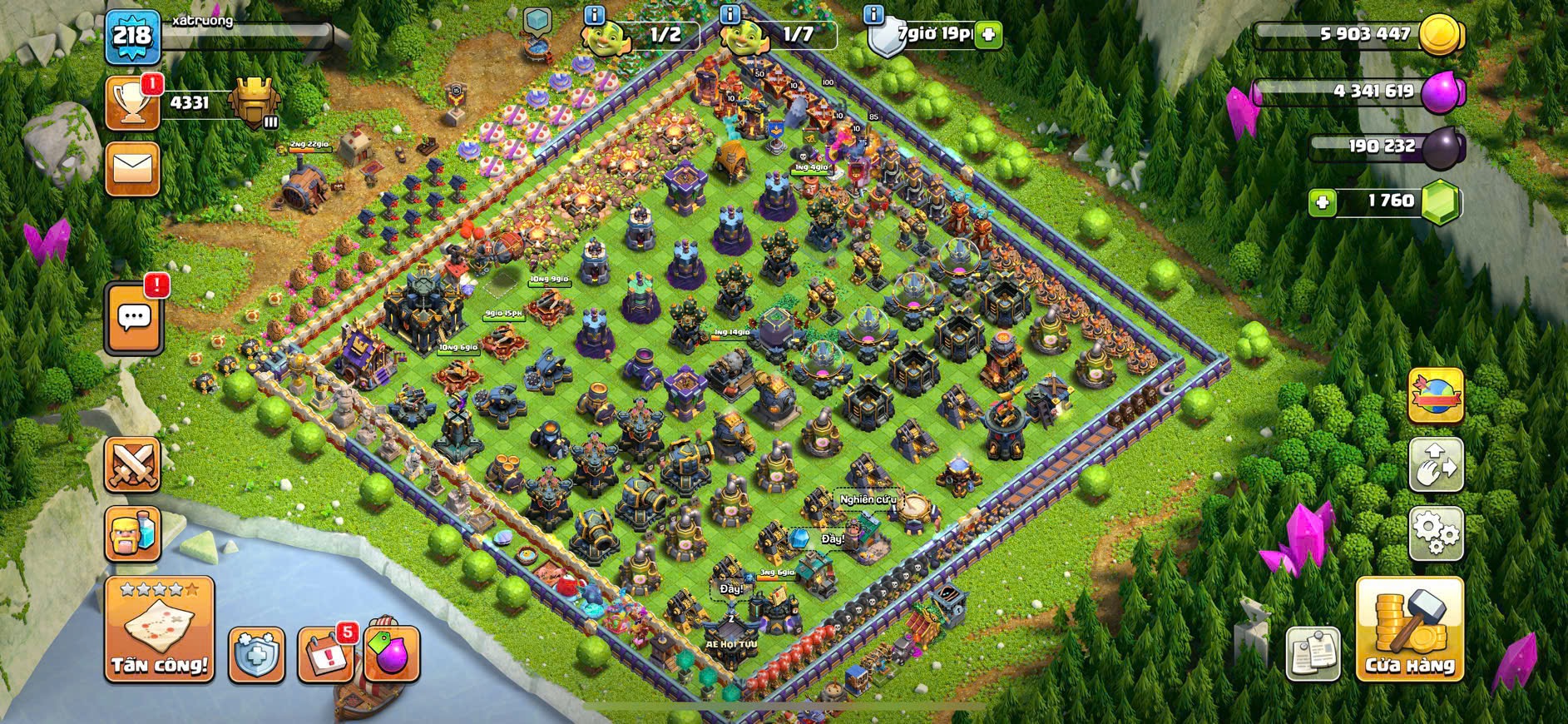Open the base layout editor hand icon
Viewport: 1568px width, 724px height.
[x=1436, y=464]
